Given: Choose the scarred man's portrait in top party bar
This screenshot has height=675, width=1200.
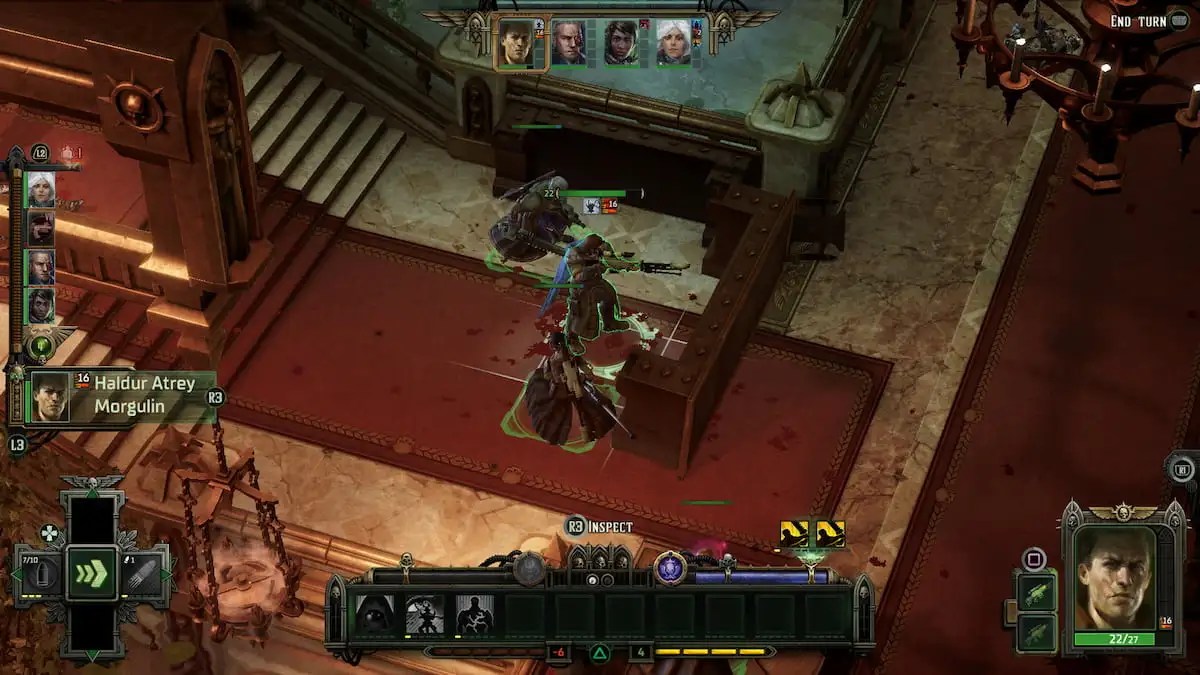Looking at the screenshot, I should tap(568, 43).
